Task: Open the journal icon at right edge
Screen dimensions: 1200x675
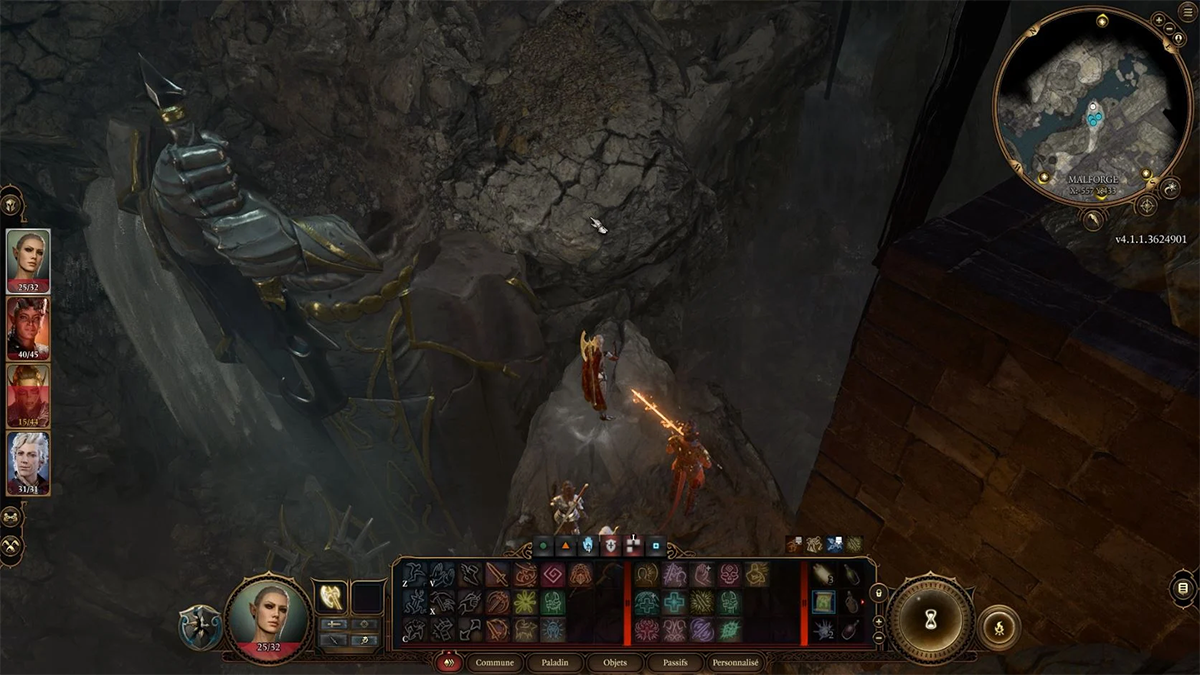Action: pos(1183,589)
